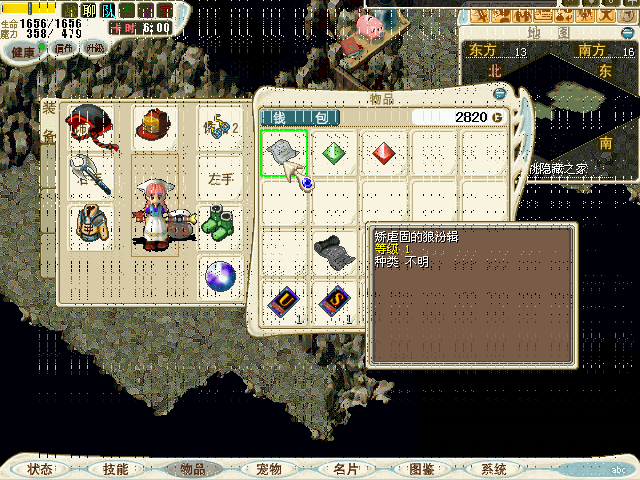Open the 名片 name card menu
Screen dimensions: 640x480
(x=345, y=468)
